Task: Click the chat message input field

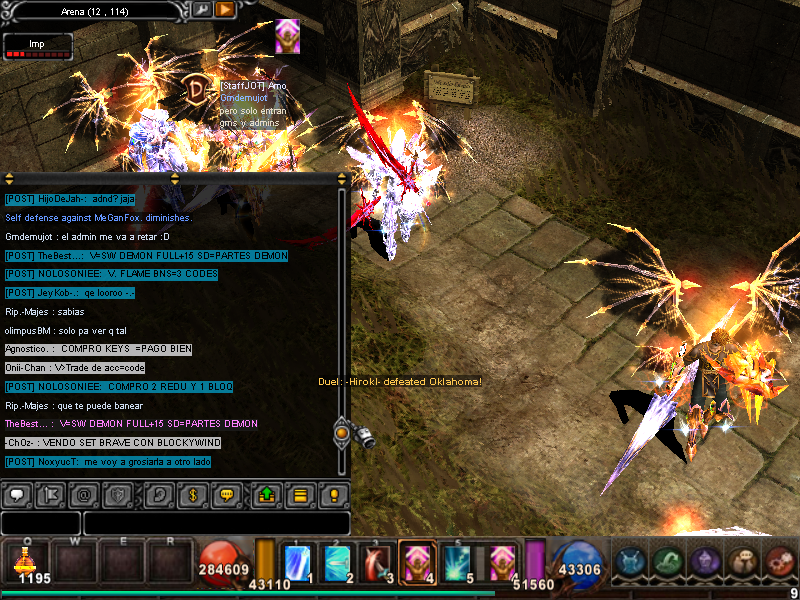Action: pos(216,523)
